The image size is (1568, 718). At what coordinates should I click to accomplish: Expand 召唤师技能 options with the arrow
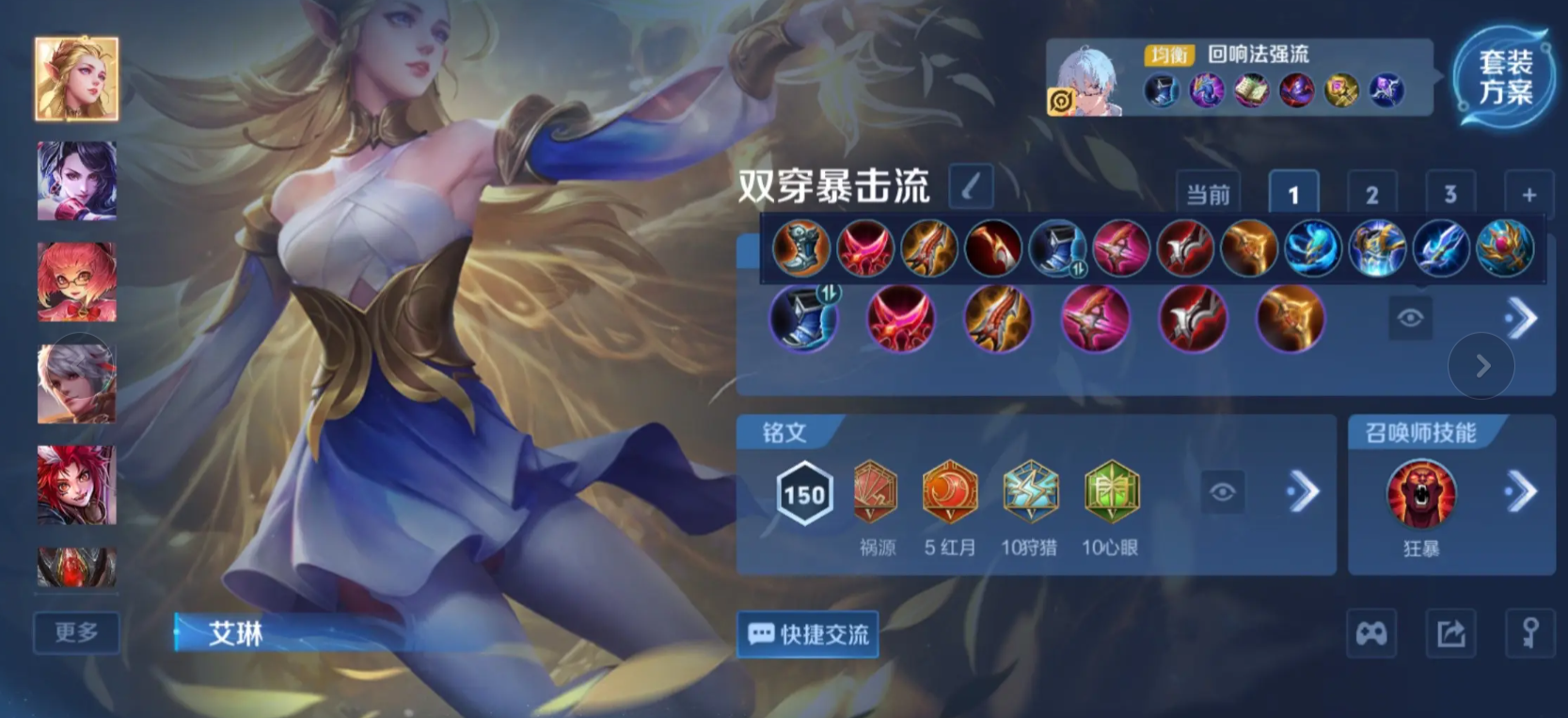pyautogui.click(x=1521, y=489)
